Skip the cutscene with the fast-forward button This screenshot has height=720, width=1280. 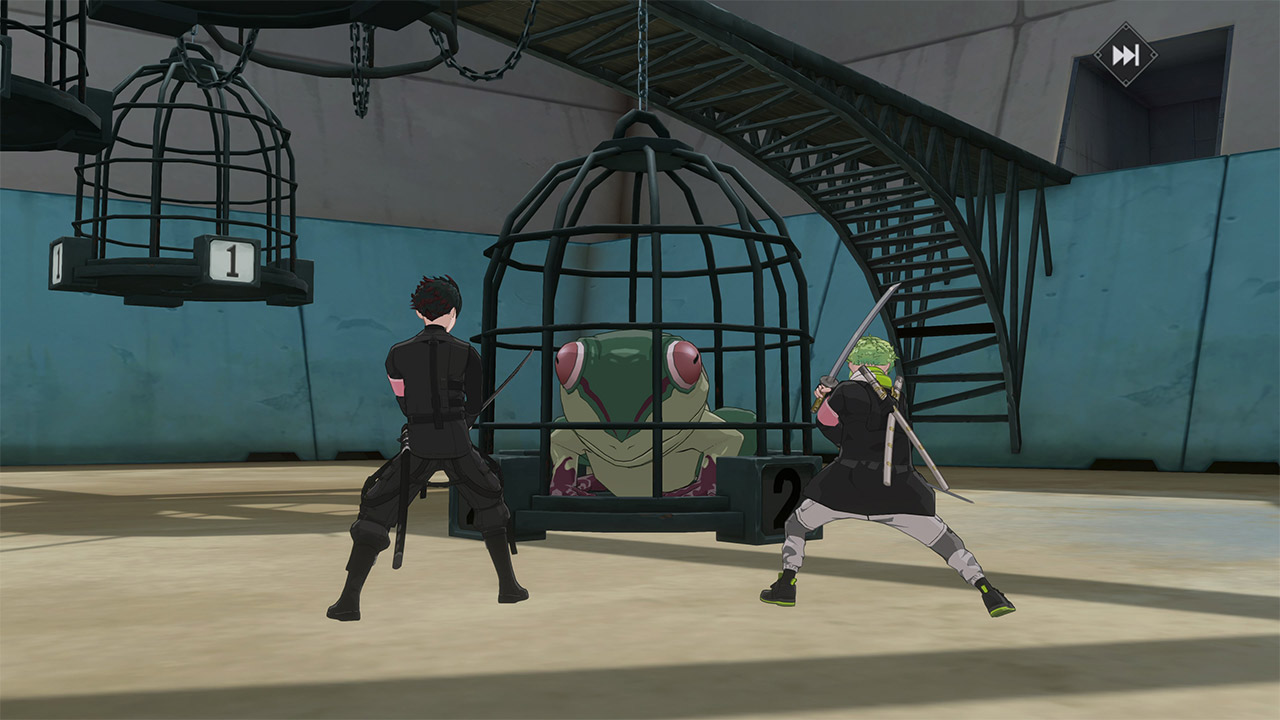(1125, 55)
